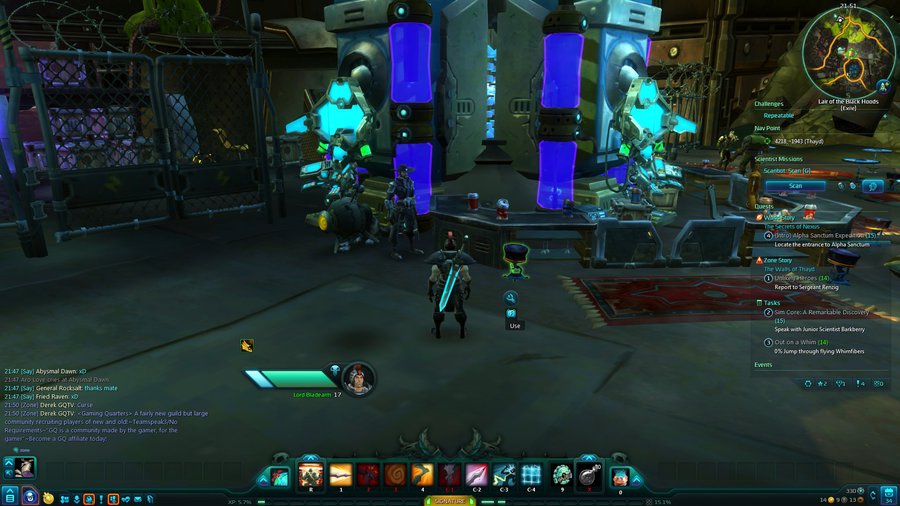Select the Sim Core: A Remarkable Discovery task

click(820, 312)
